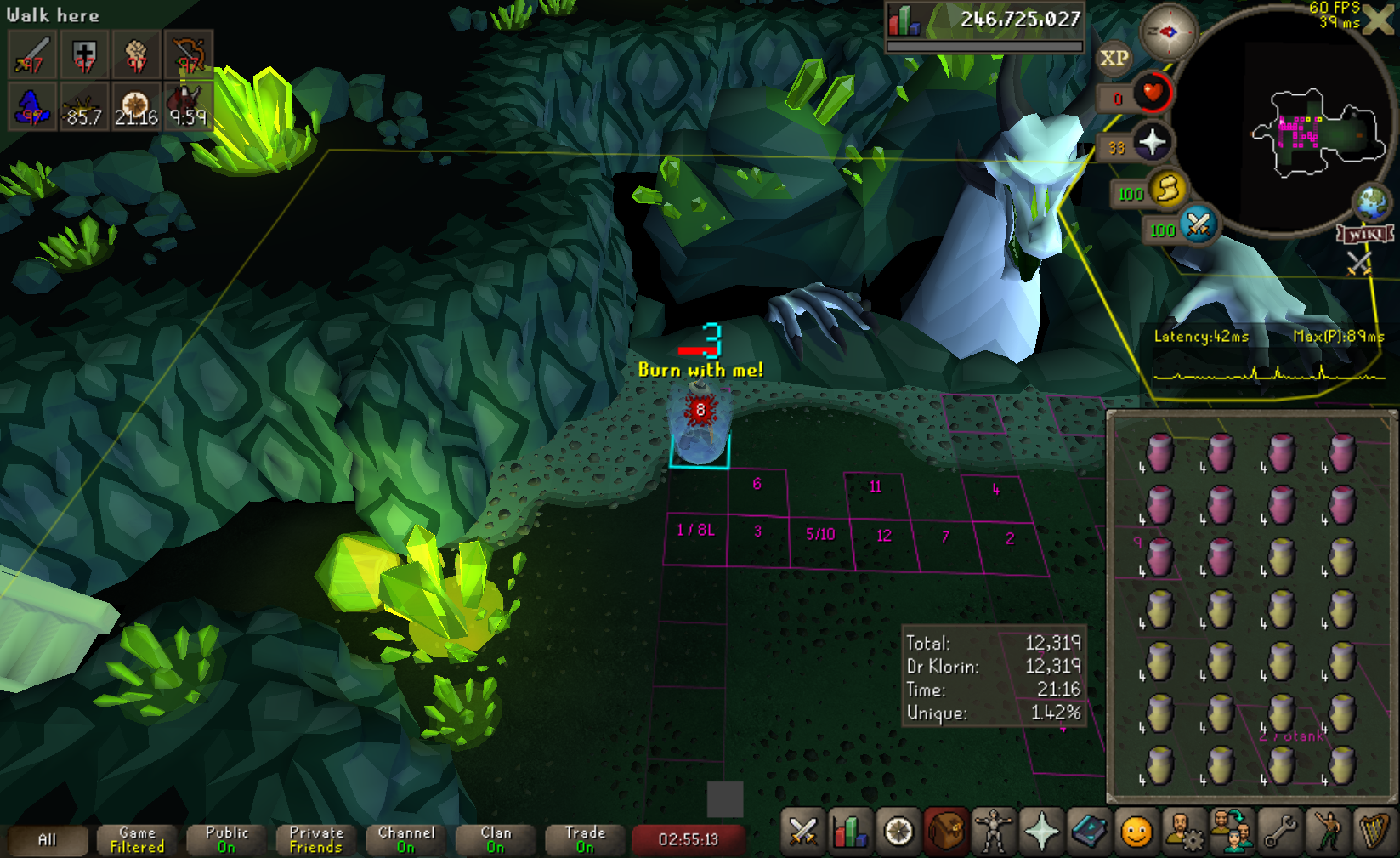
Task: Click the logout X button
Action: click(1379, 20)
